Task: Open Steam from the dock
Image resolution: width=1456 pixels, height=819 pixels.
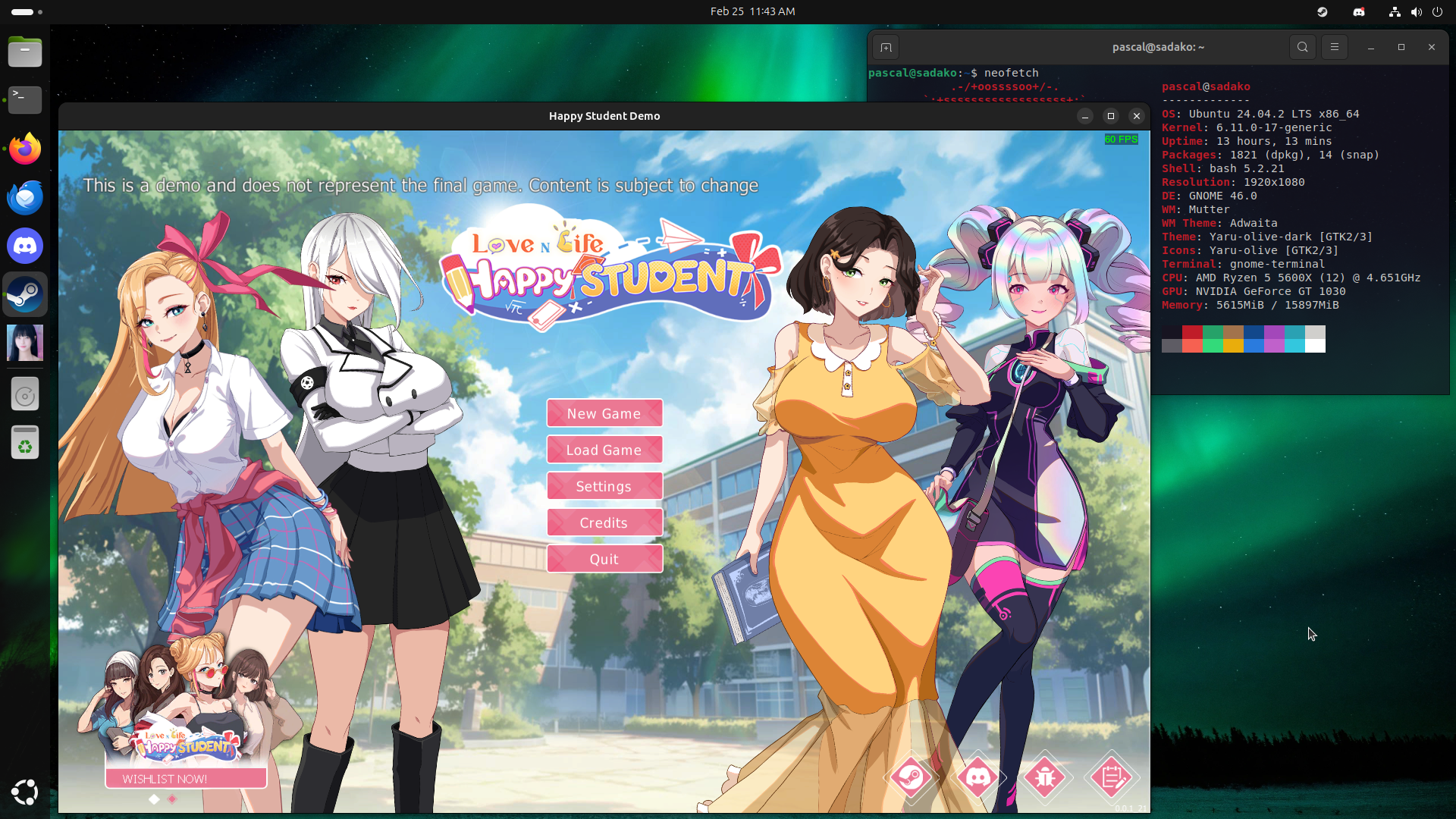Action: (25, 294)
